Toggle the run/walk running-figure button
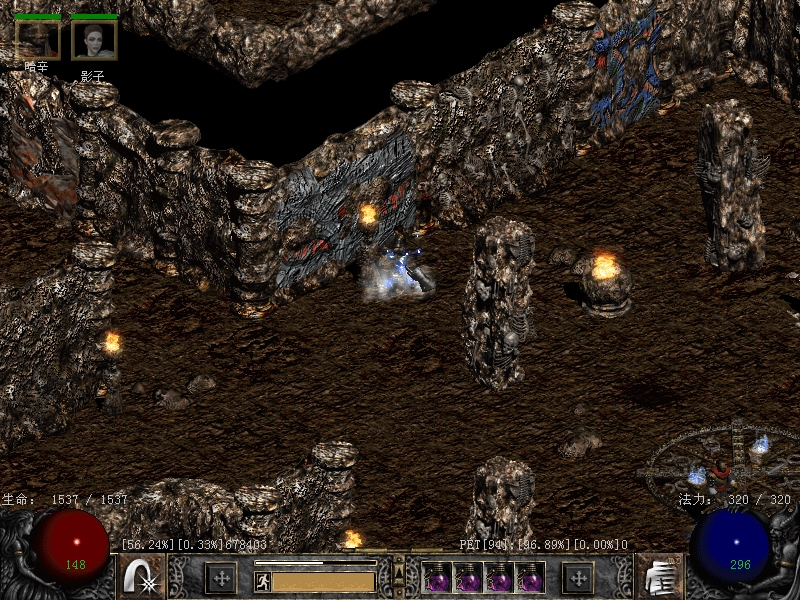 tap(263, 581)
